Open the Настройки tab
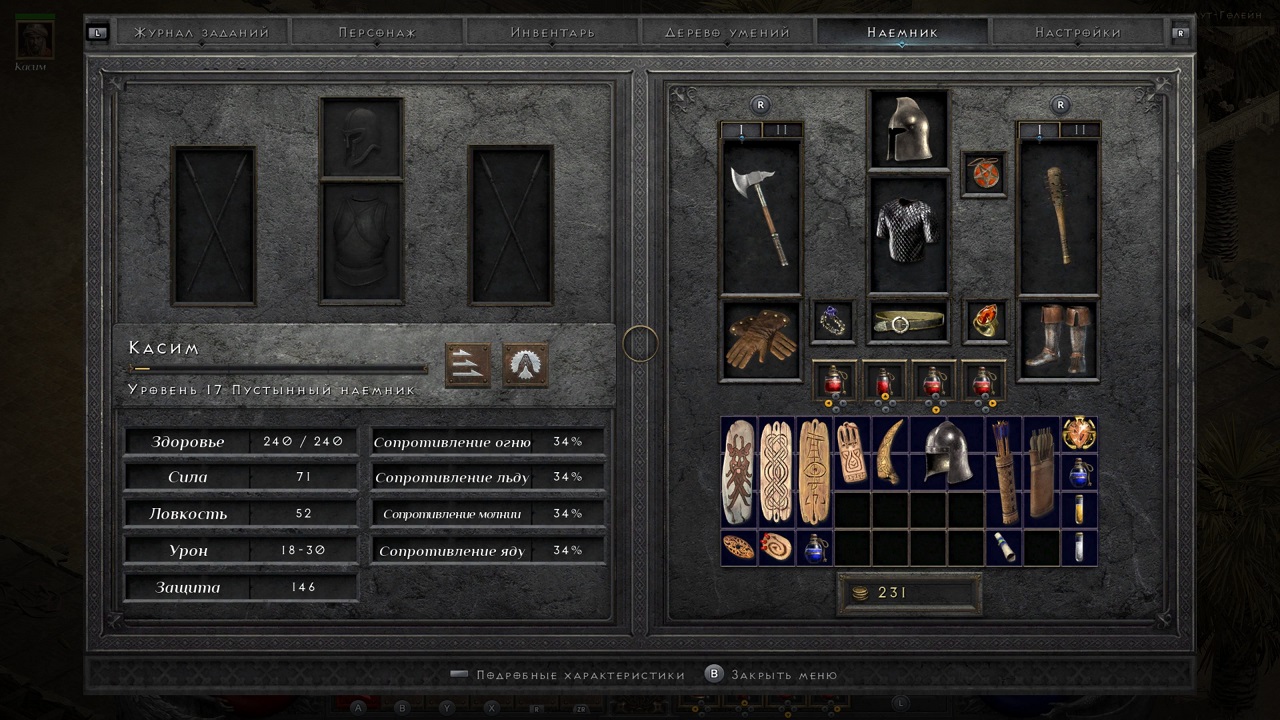Image resolution: width=1280 pixels, height=720 pixels. point(1077,33)
